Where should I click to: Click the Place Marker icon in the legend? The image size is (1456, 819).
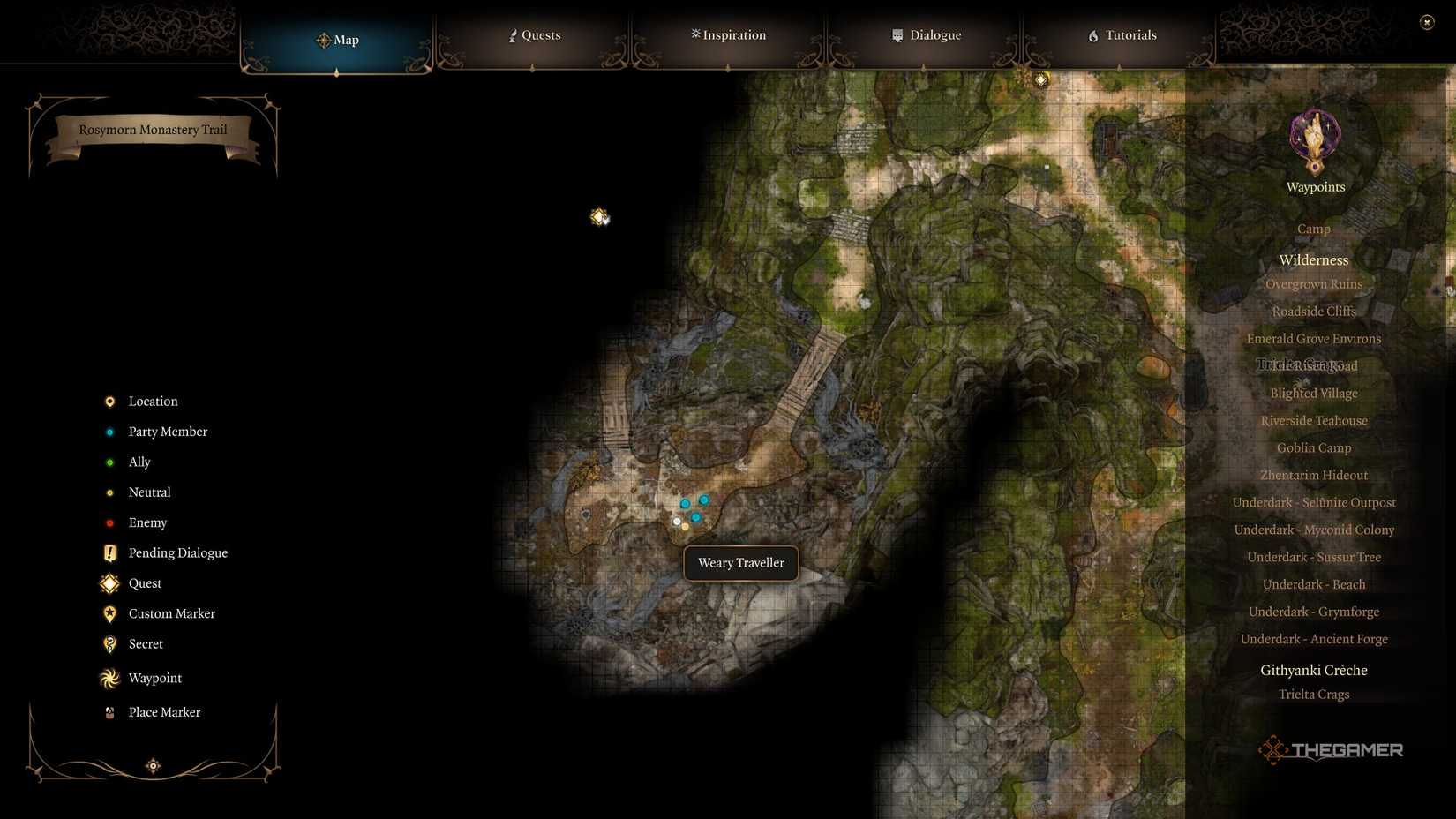[109, 712]
